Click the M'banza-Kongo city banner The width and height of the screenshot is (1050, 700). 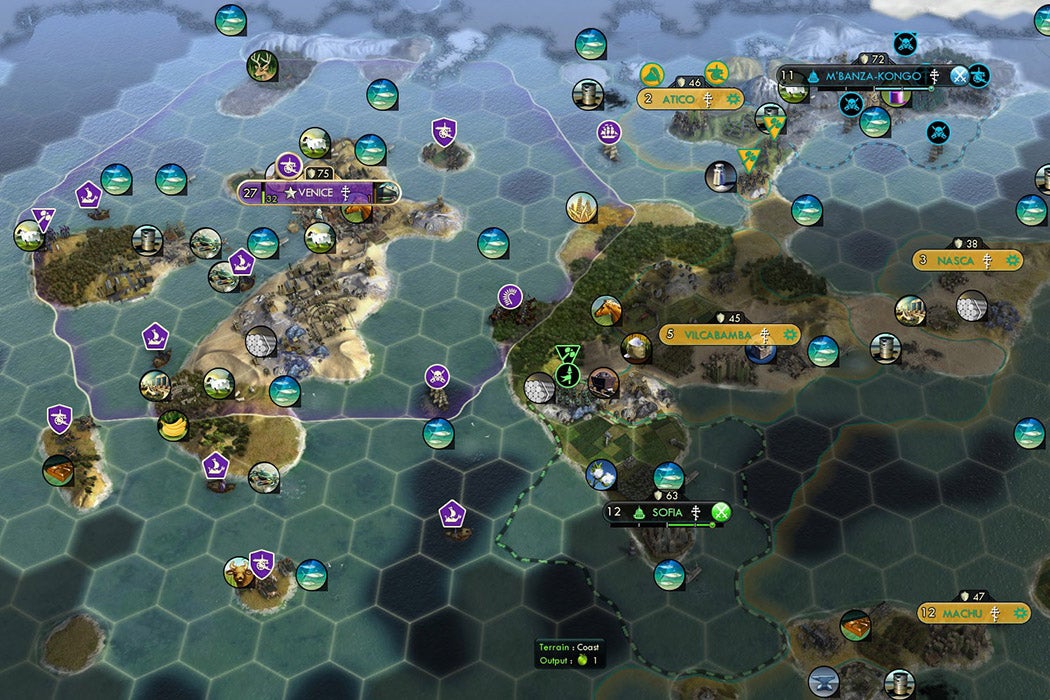pos(873,76)
